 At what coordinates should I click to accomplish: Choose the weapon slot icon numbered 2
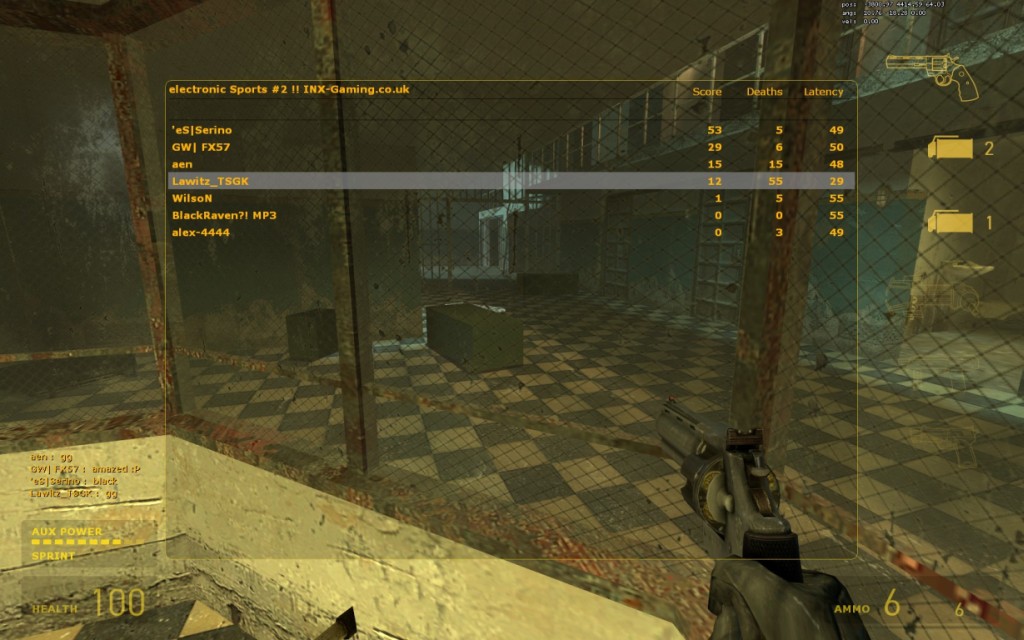[x=951, y=149]
